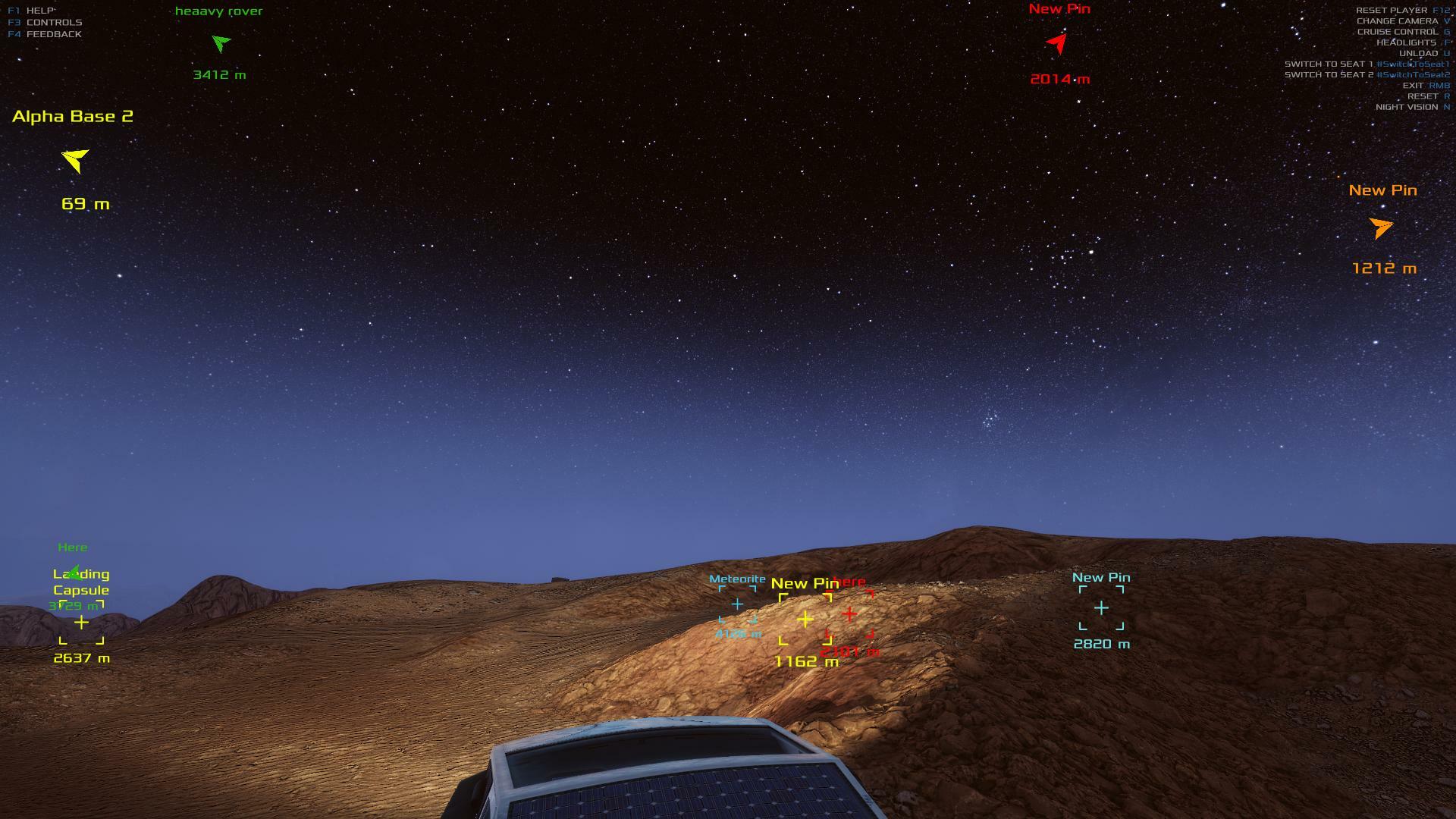The width and height of the screenshot is (1456, 819).
Task: Select the red New Pin direction arrow
Action: pyautogui.click(x=1057, y=42)
